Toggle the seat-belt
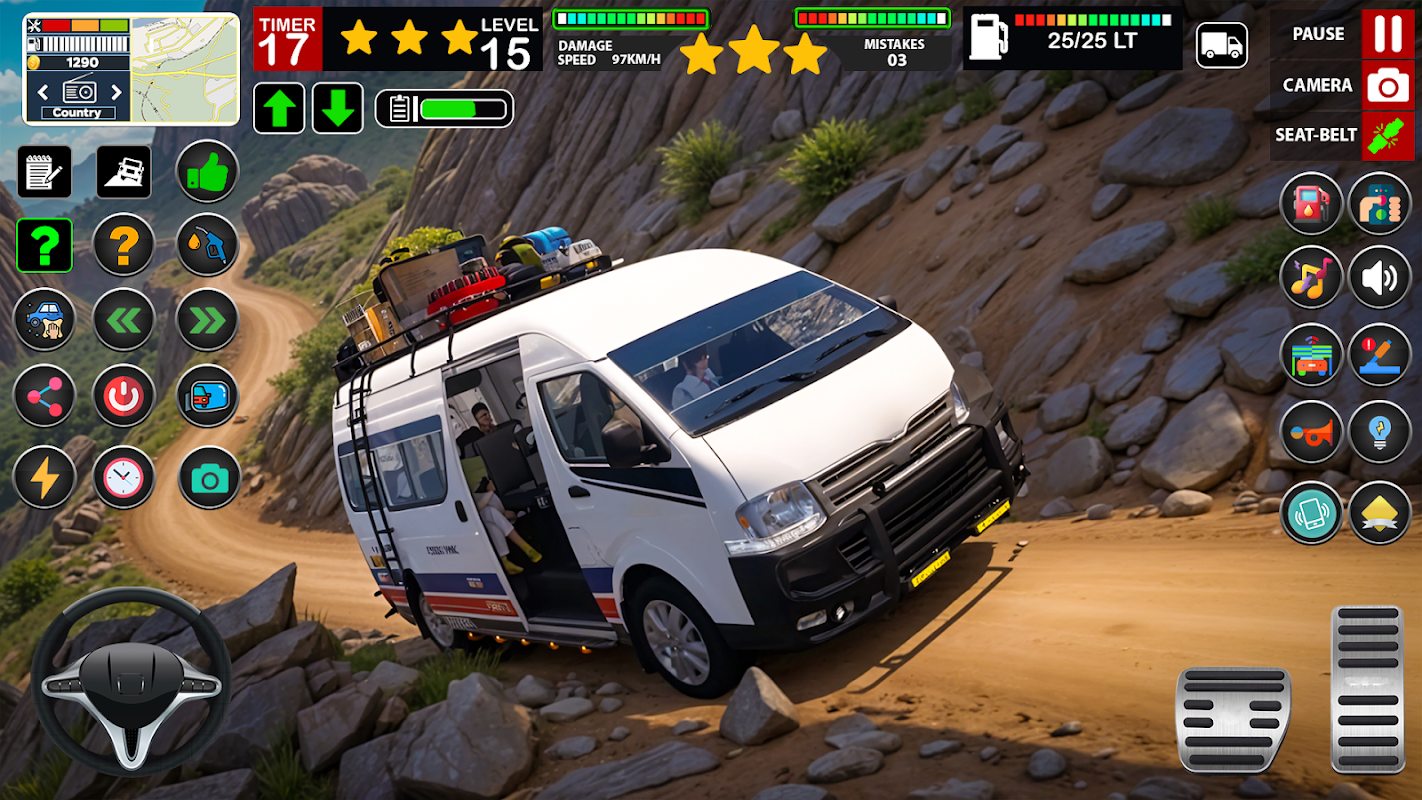This screenshot has width=1422, height=800. 1388,135
